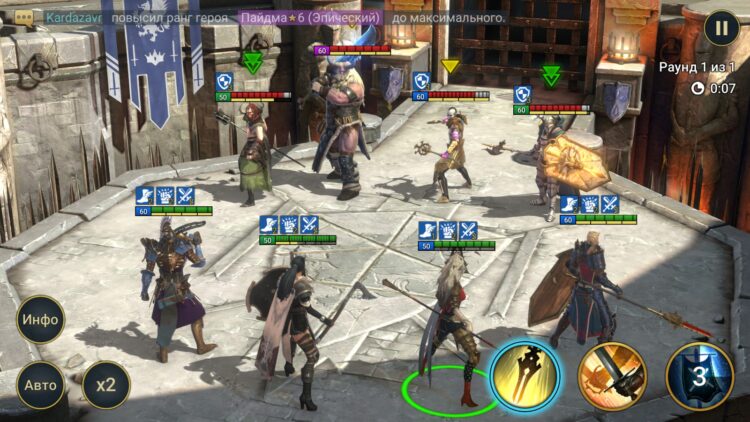Open the Инфо battle info panel
The width and height of the screenshot is (750, 422).
[41, 320]
